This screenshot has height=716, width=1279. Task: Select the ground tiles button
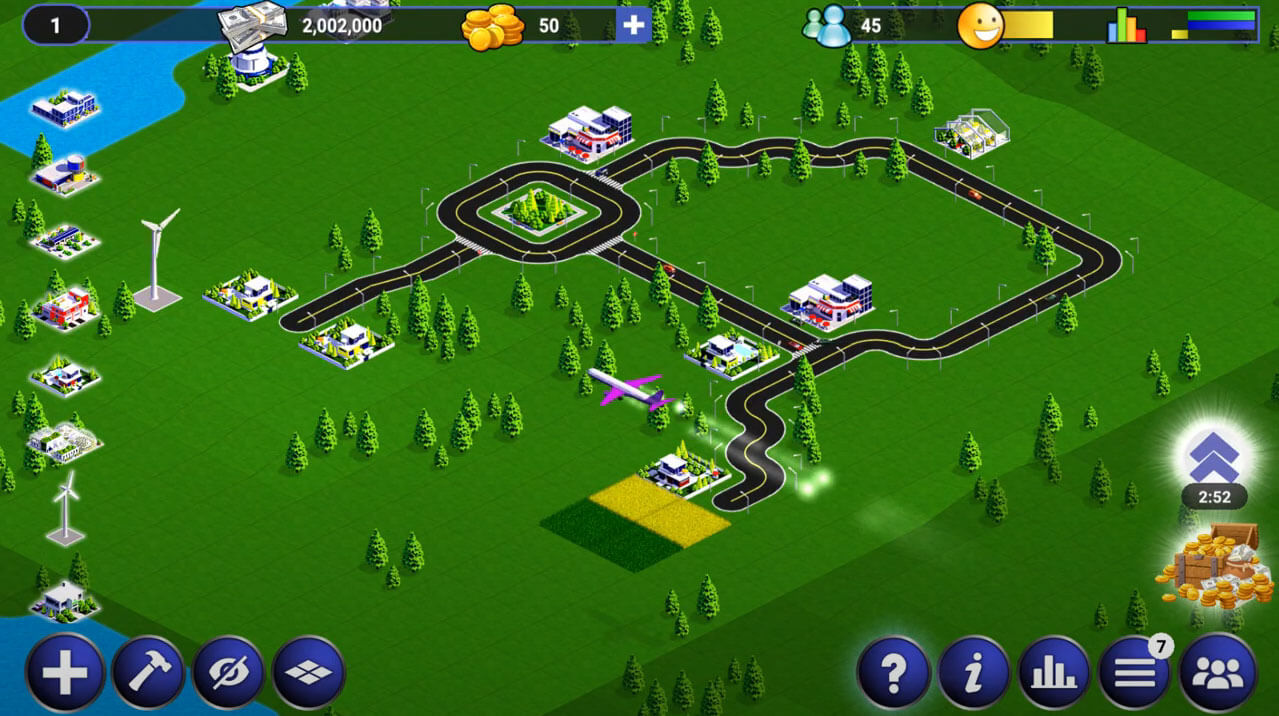click(308, 672)
